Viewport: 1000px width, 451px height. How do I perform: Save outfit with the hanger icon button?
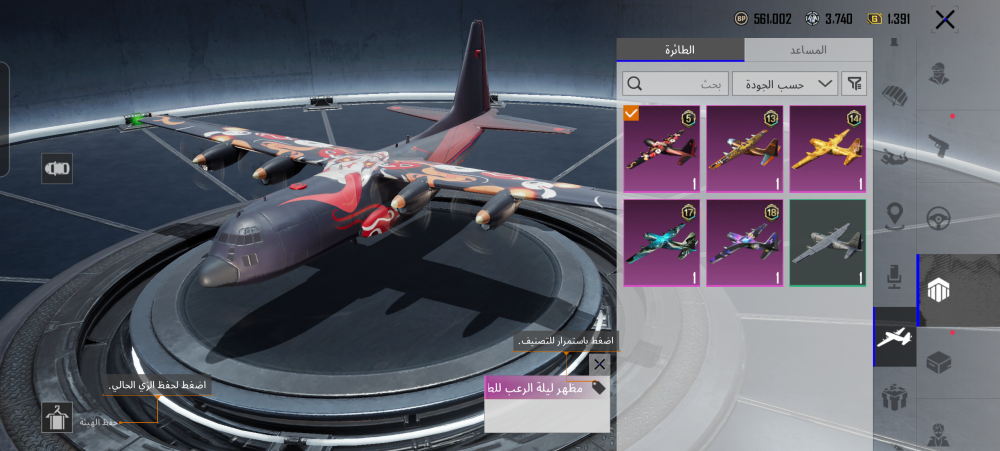[57, 417]
